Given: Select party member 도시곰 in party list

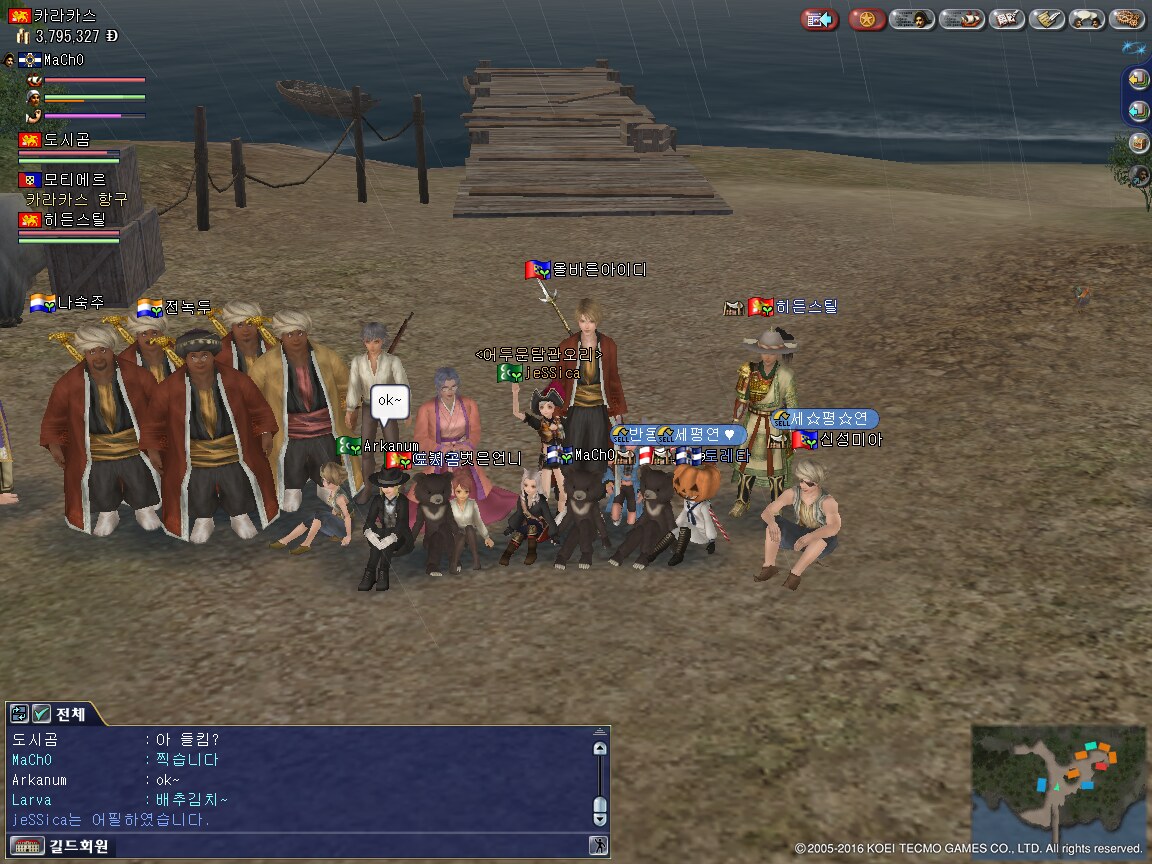Looking at the screenshot, I should pyautogui.click(x=67, y=140).
